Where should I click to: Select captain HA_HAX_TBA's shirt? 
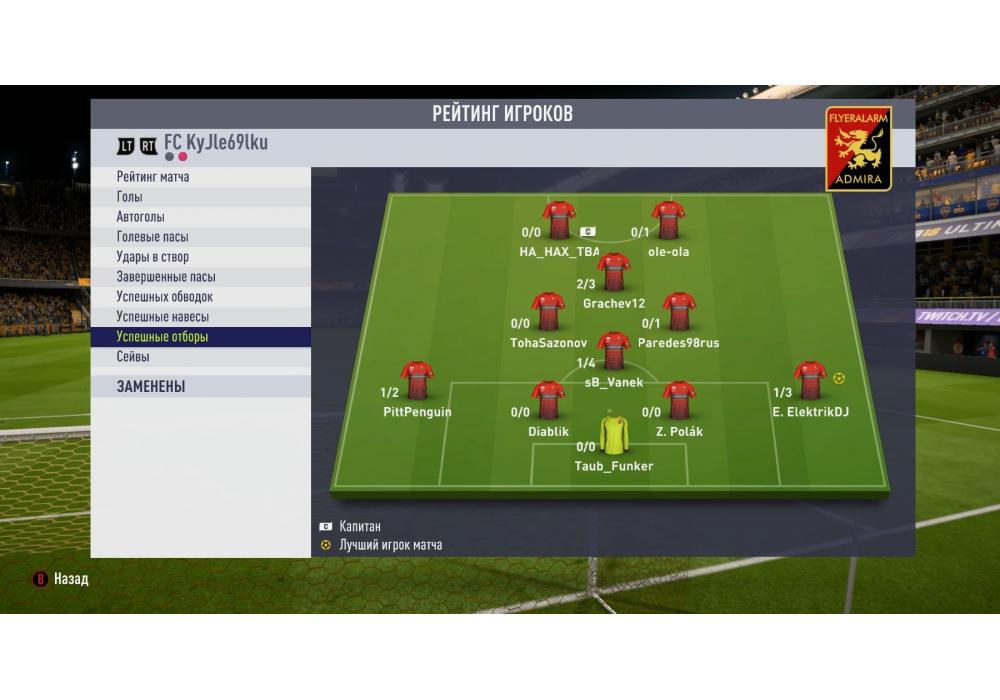tap(558, 220)
